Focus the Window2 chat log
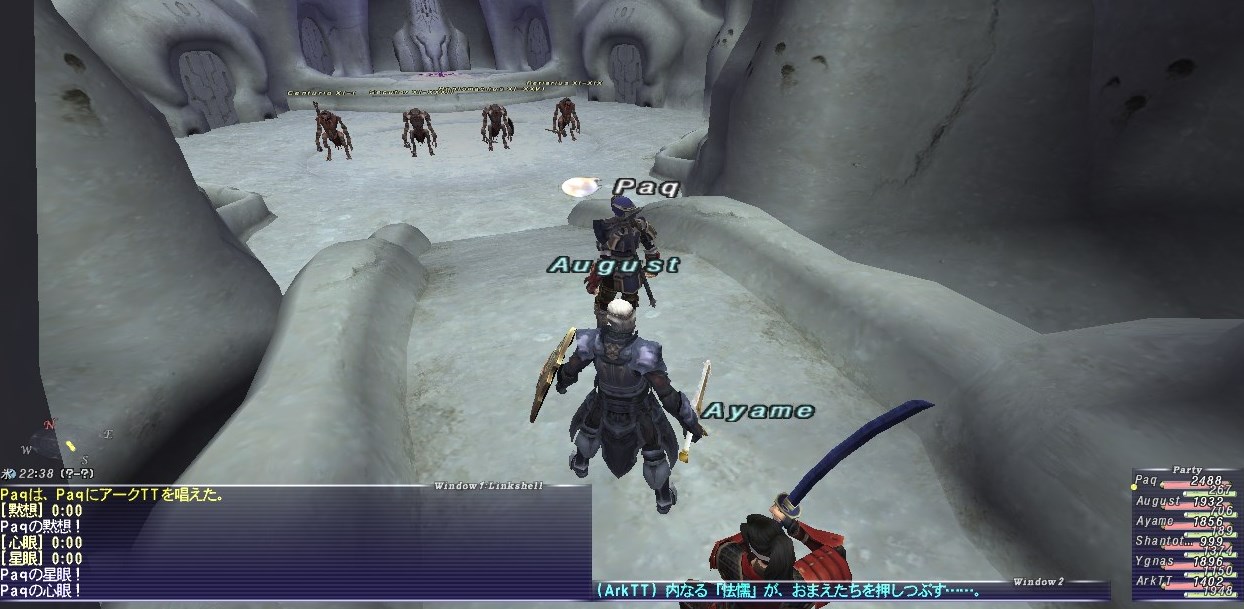 (x=850, y=590)
